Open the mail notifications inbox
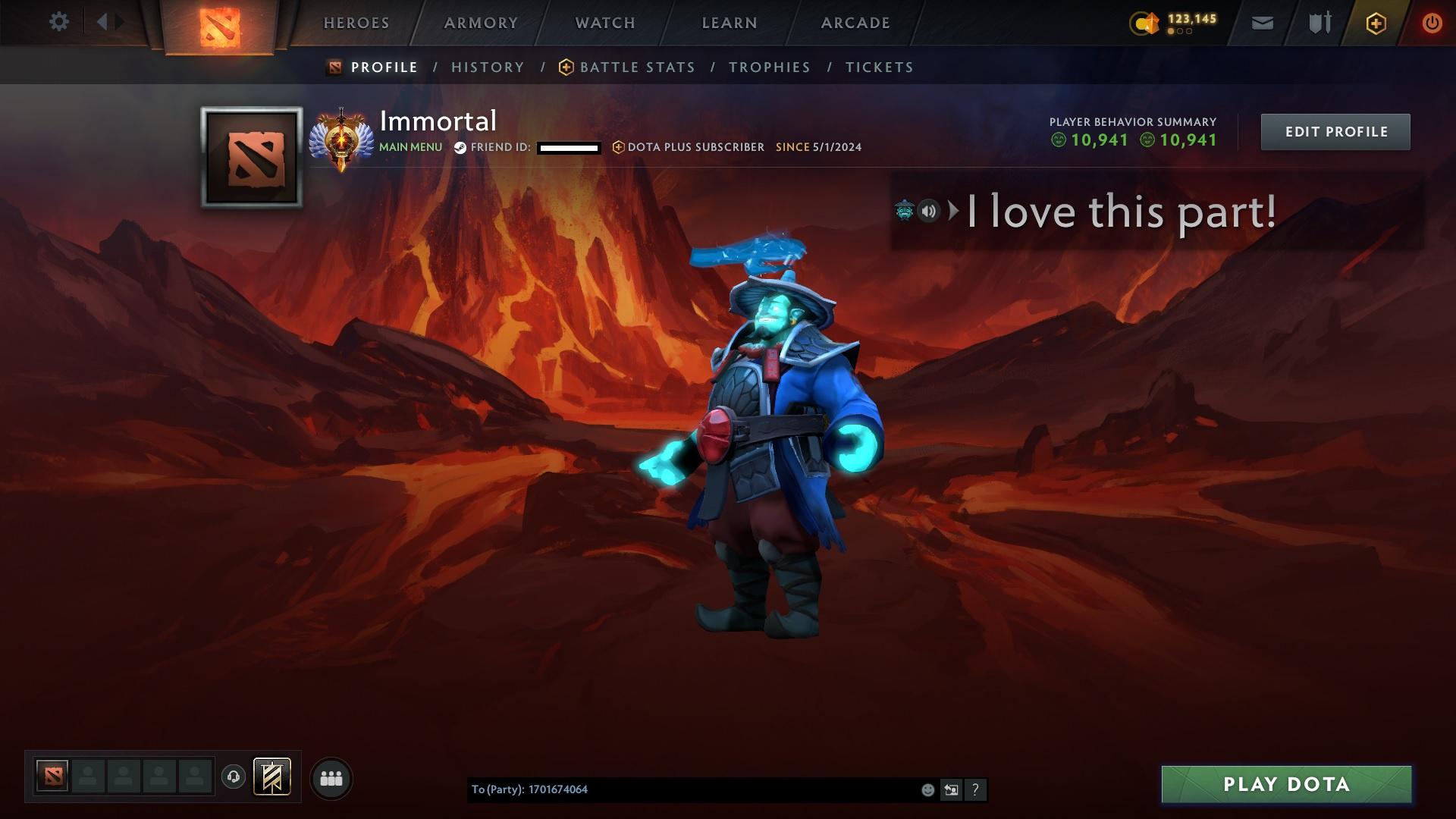Image resolution: width=1456 pixels, height=819 pixels. tap(1263, 23)
